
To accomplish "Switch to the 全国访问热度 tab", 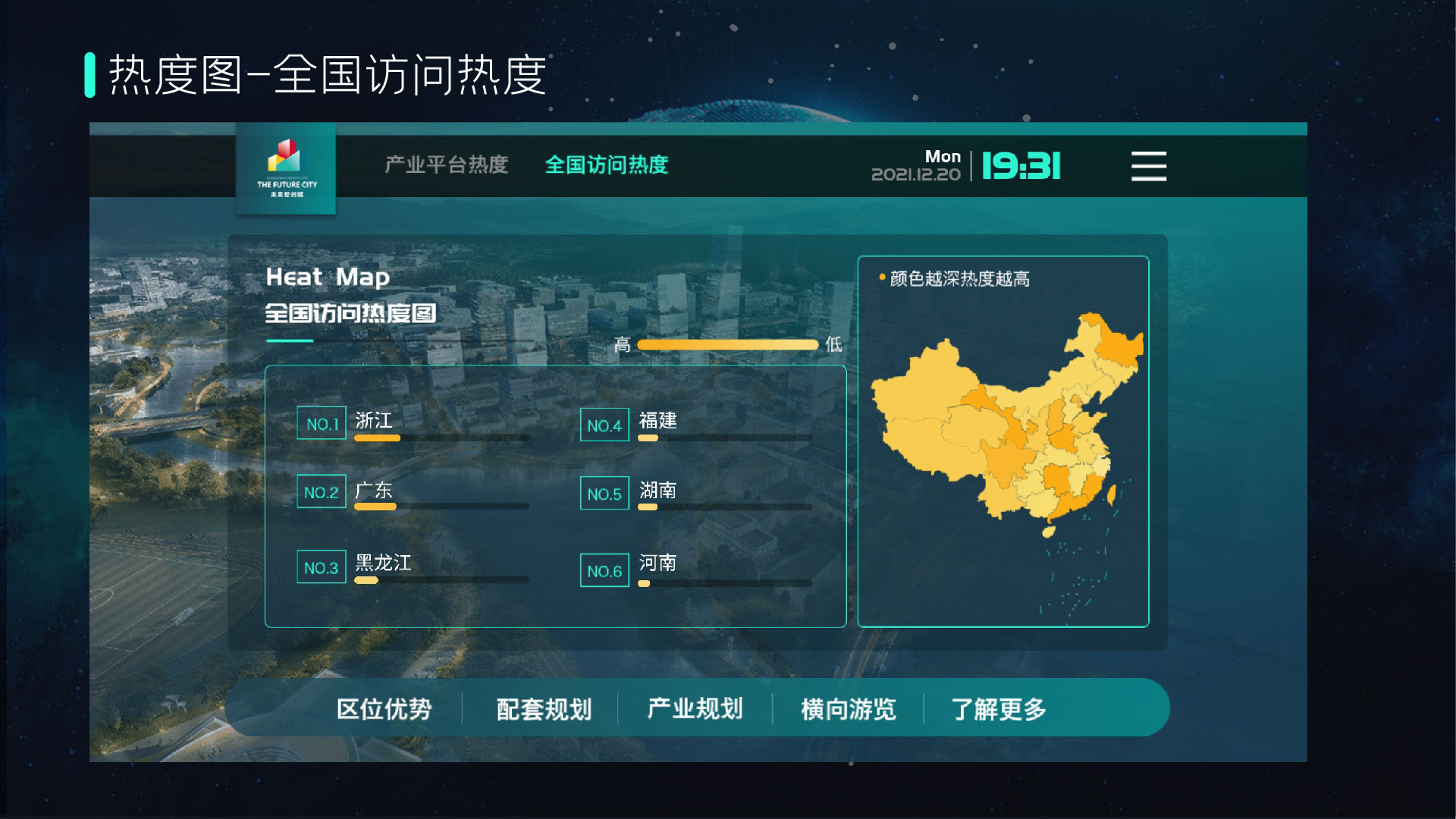I will pos(606,165).
